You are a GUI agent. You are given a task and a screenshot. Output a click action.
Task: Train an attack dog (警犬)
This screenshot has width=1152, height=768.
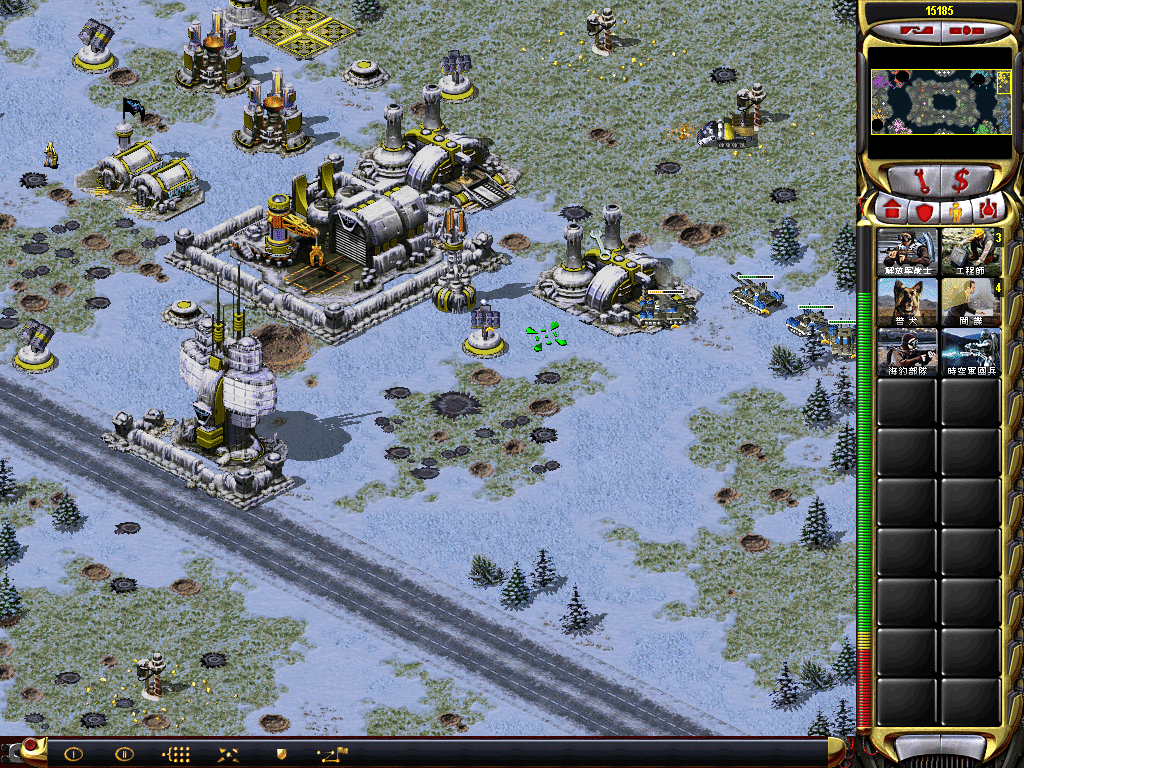pos(907,302)
